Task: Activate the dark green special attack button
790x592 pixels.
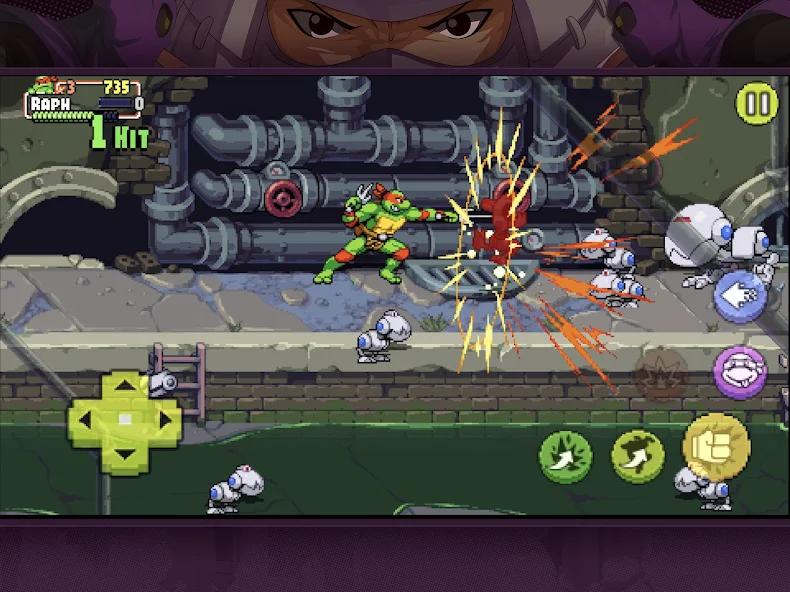Action: (x=565, y=456)
